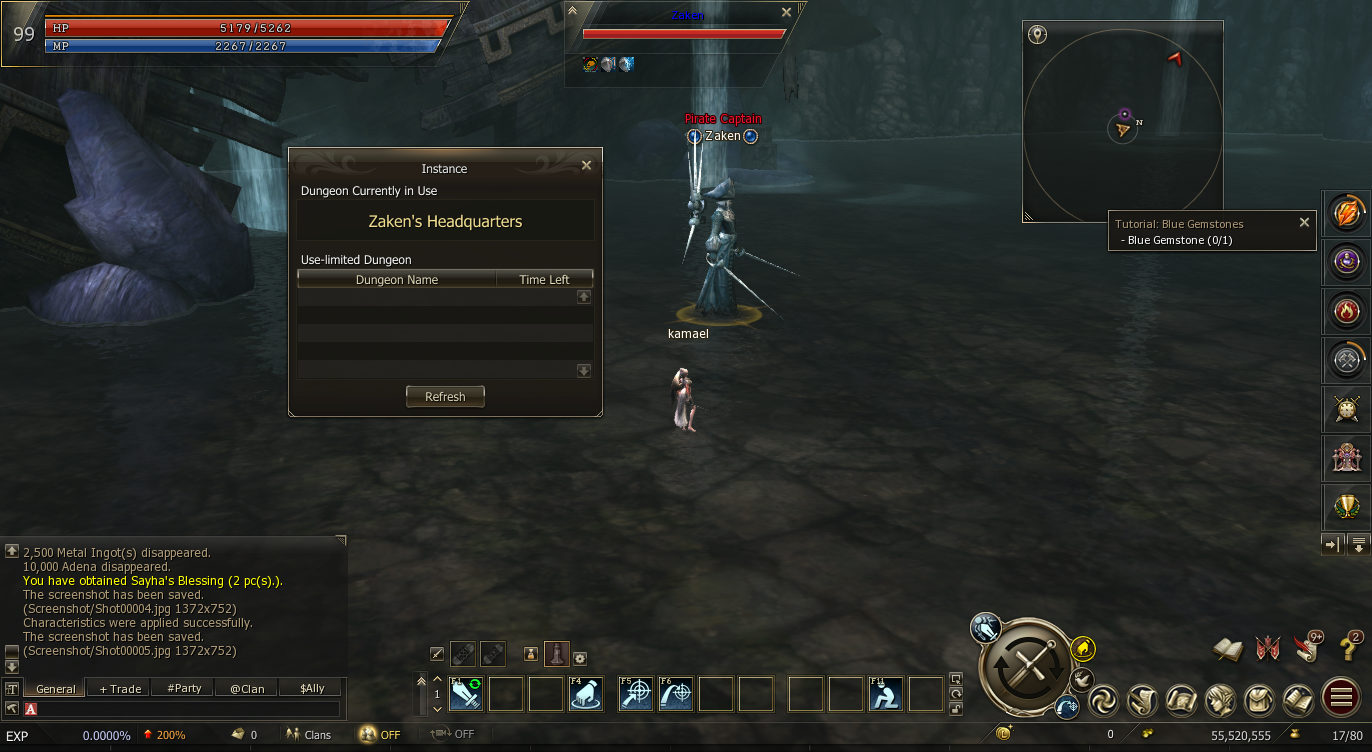
Task: Select the Dungeon Name column header
Action: [396, 280]
